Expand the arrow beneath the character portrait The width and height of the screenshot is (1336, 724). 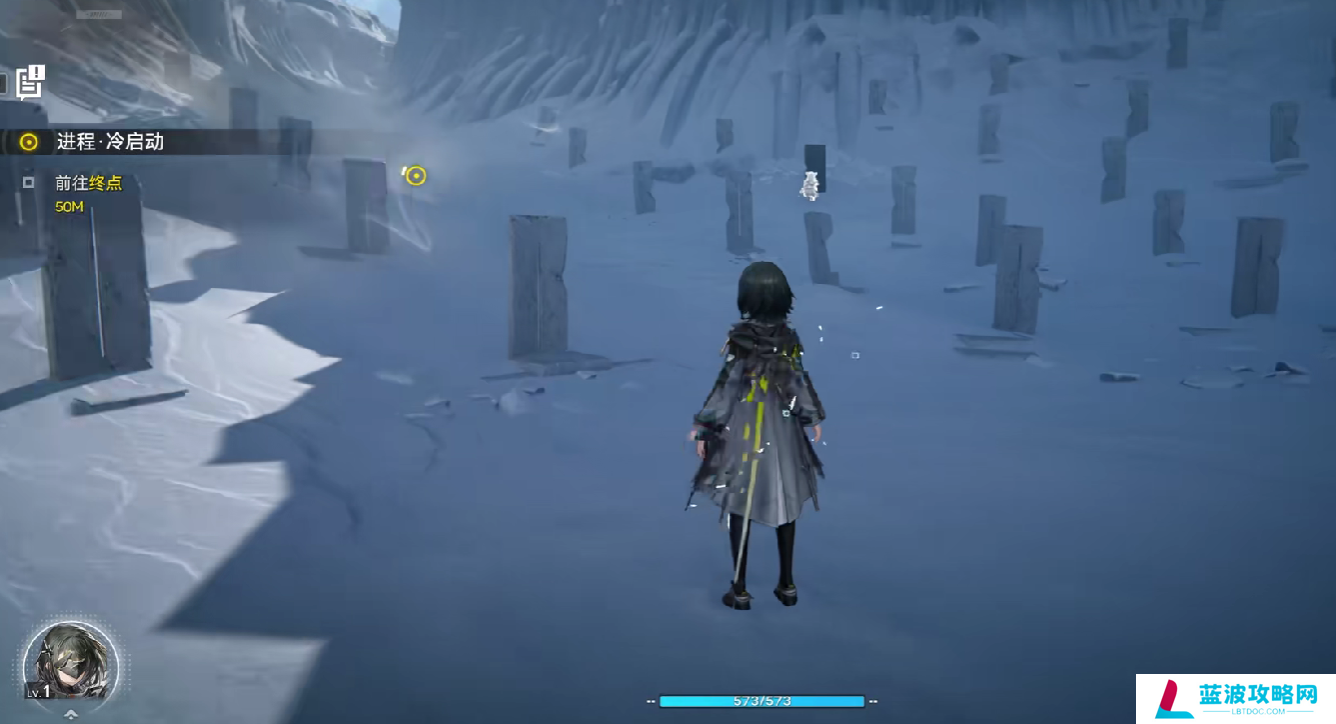pos(71,715)
